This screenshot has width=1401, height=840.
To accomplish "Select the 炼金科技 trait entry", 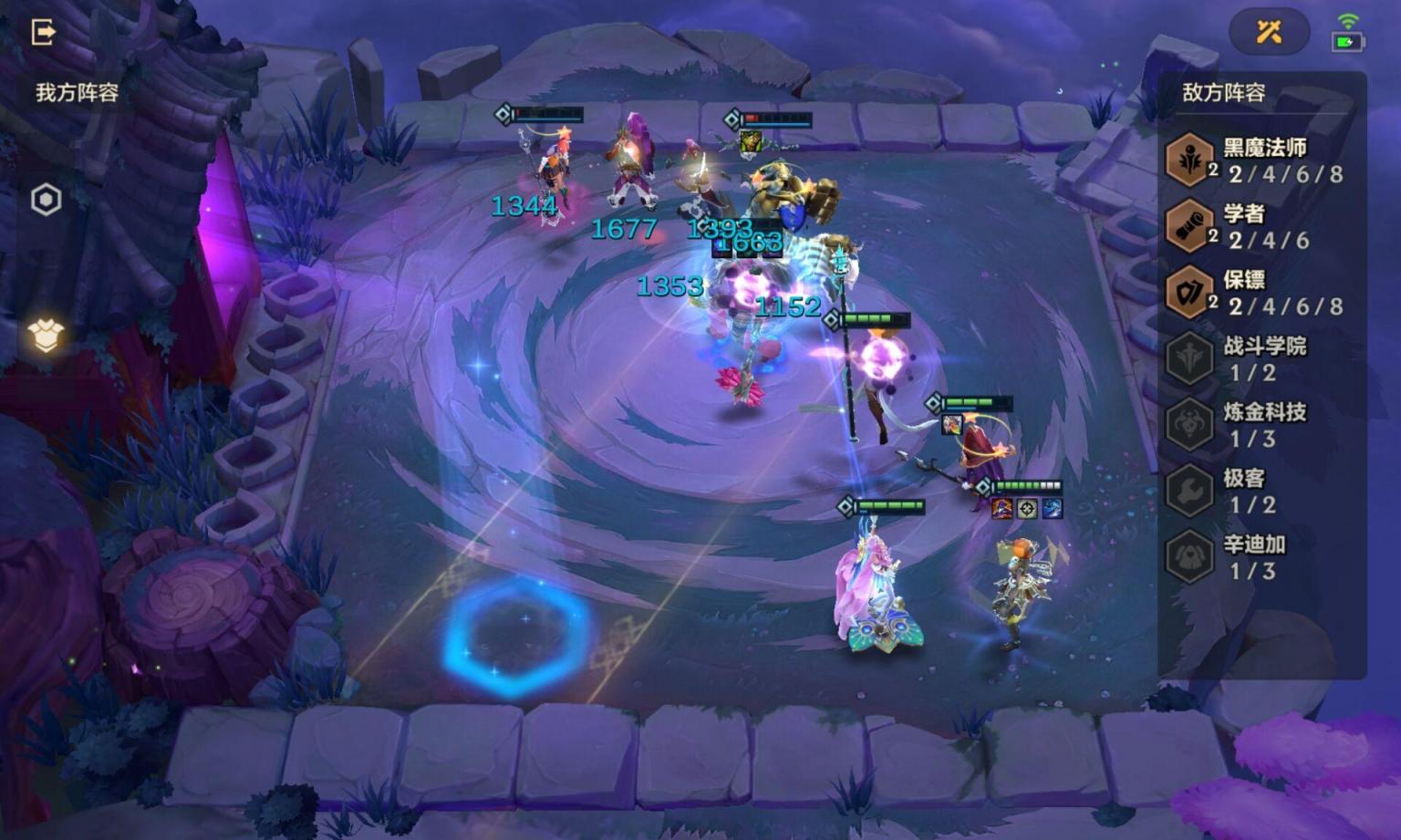I will pos(1259,425).
